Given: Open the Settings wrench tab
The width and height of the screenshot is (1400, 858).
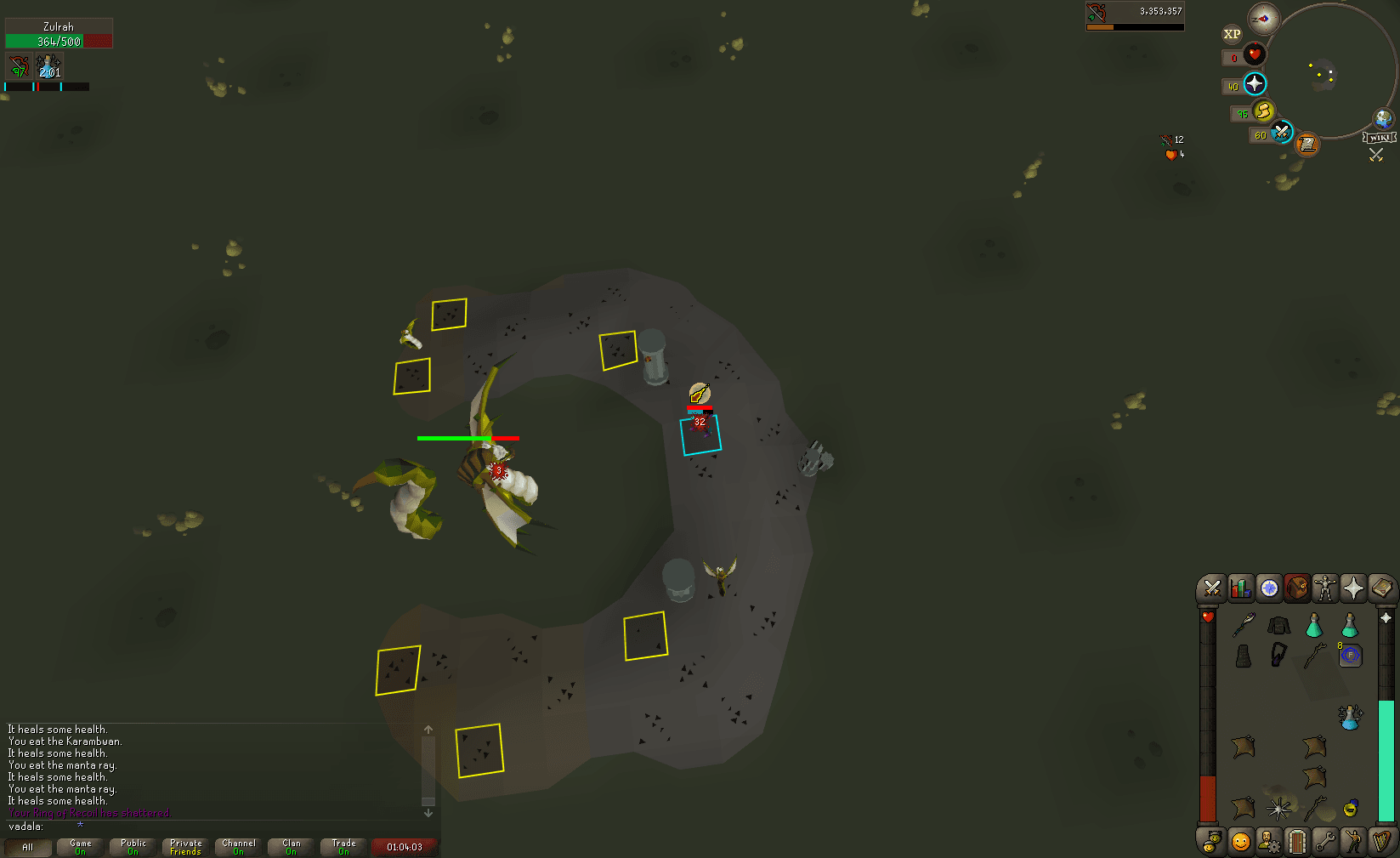Looking at the screenshot, I should [x=1326, y=841].
